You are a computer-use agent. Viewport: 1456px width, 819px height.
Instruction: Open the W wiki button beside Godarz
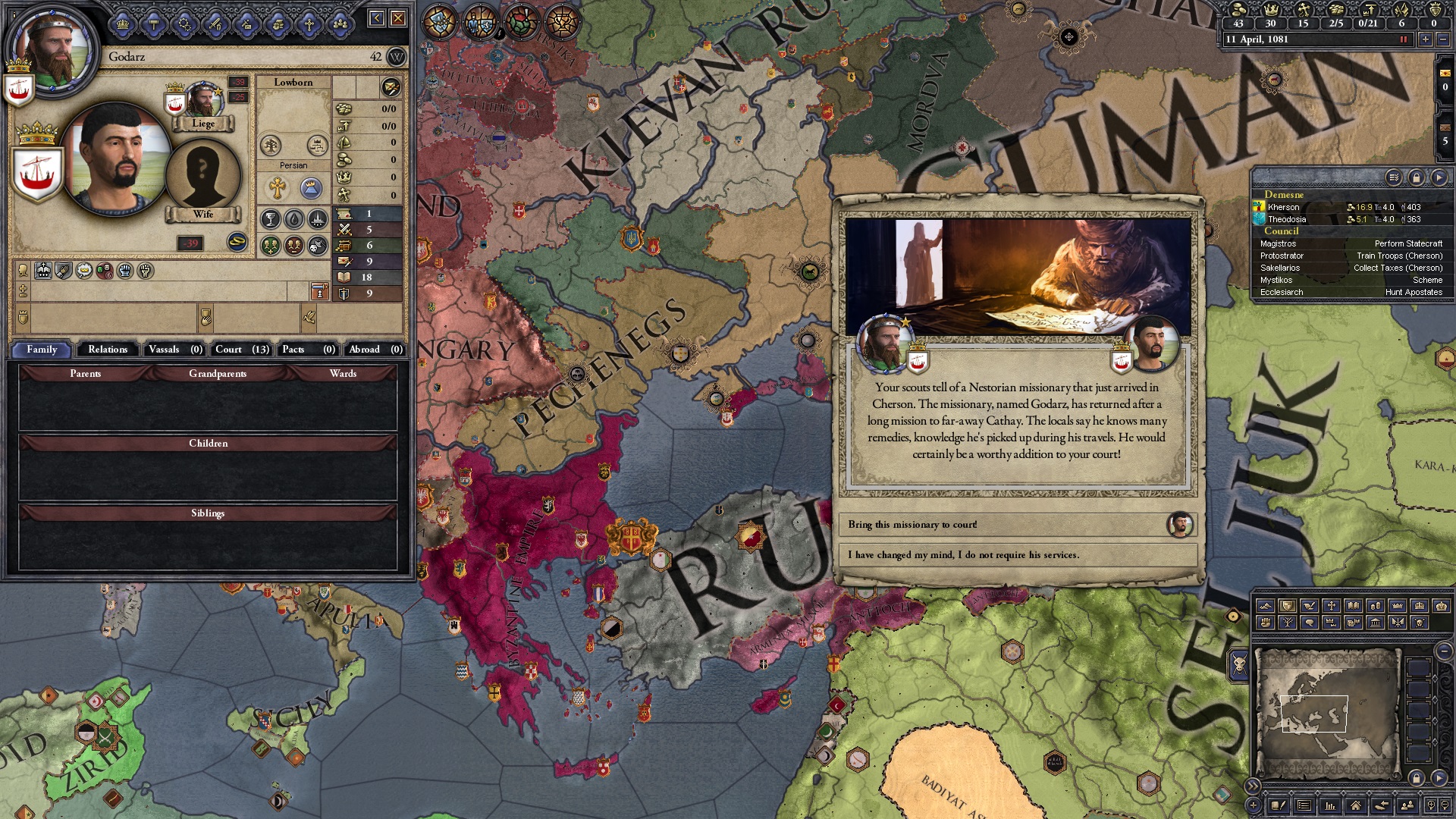pyautogui.click(x=396, y=57)
